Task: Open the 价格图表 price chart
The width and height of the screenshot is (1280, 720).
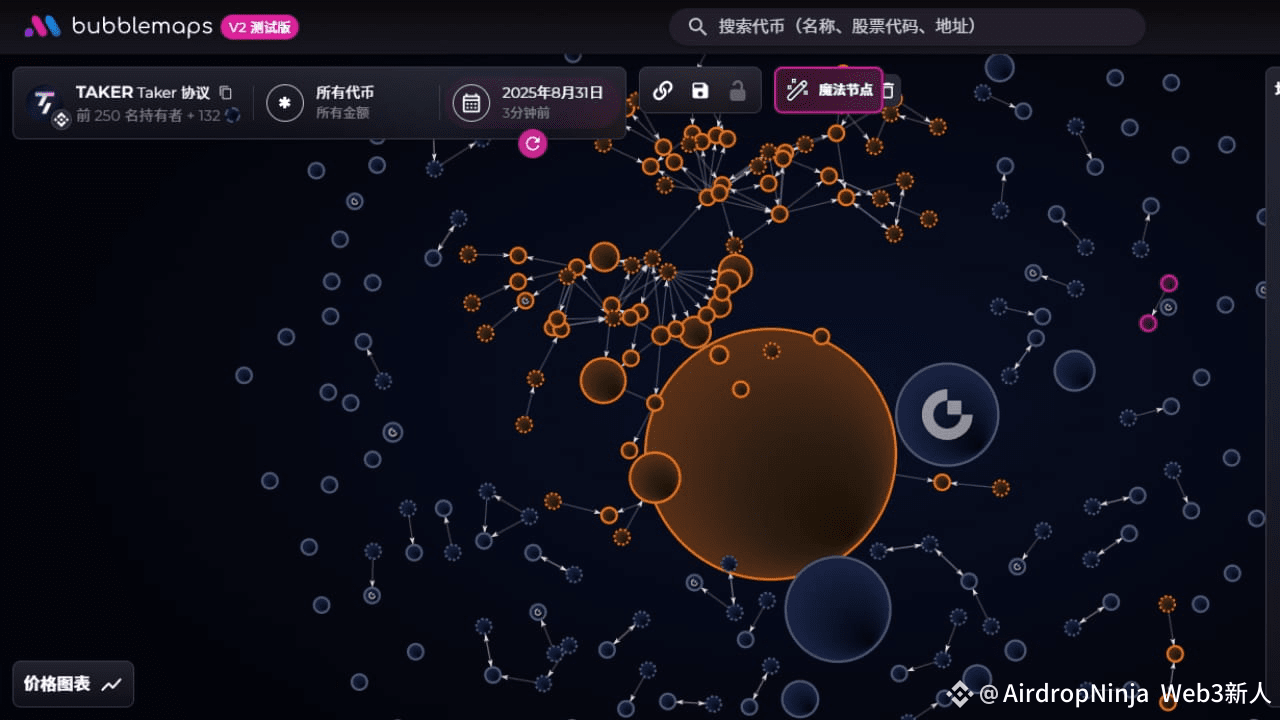Action: 73,684
